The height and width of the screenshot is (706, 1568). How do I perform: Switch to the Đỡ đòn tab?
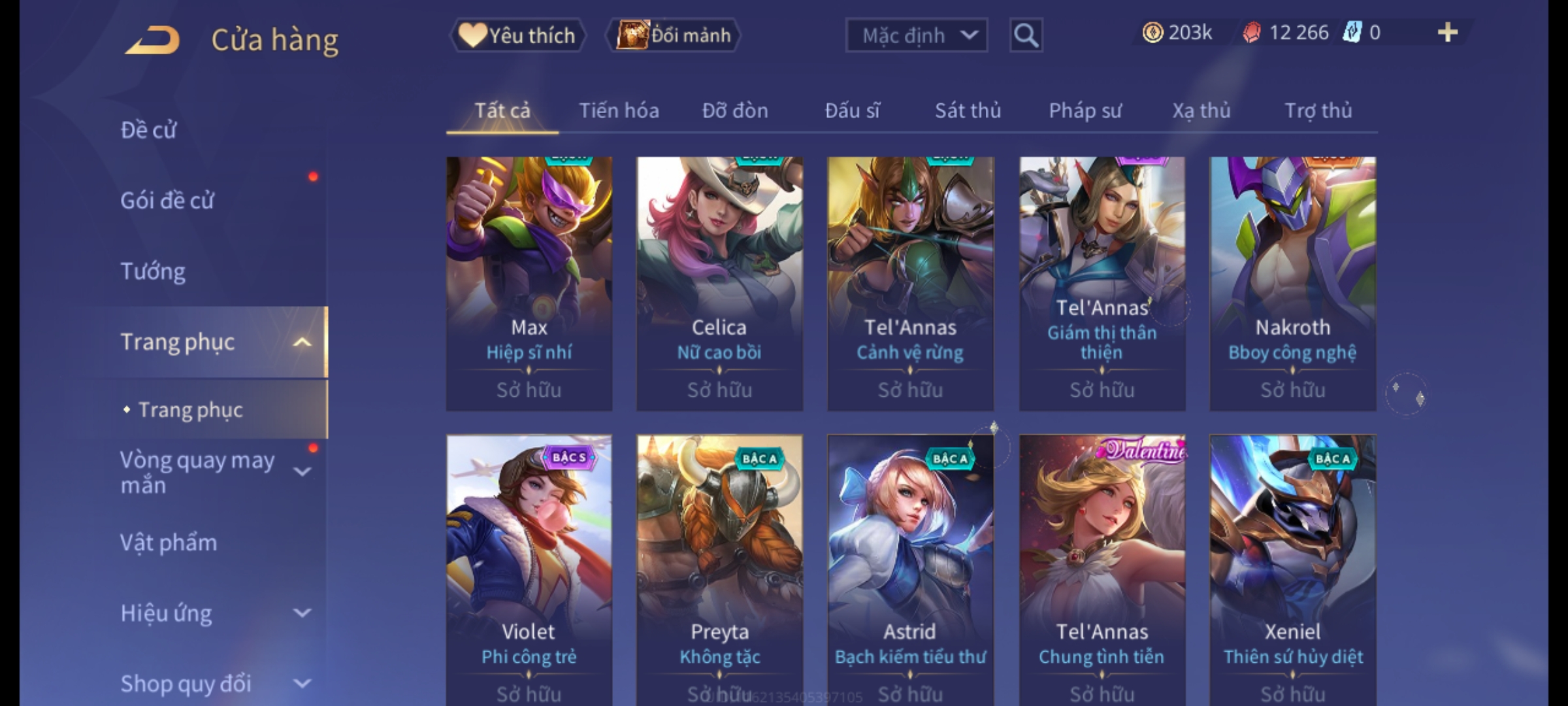pos(735,110)
